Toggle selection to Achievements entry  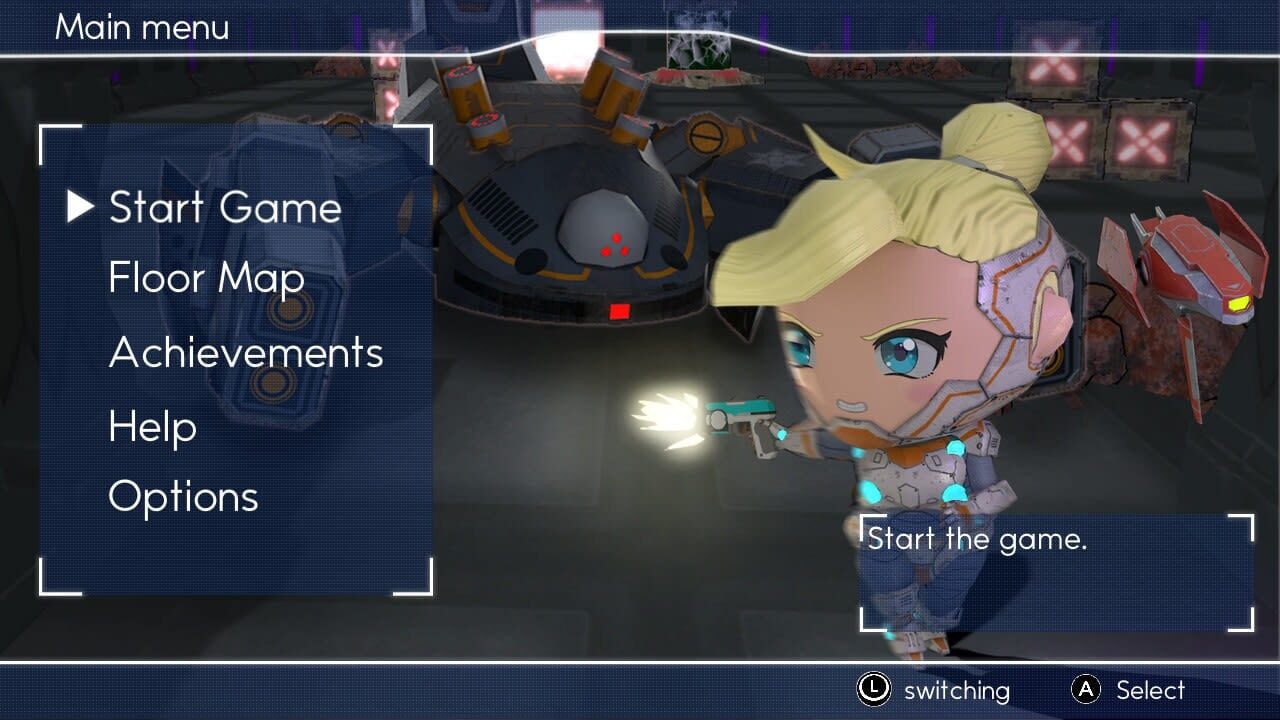(246, 354)
